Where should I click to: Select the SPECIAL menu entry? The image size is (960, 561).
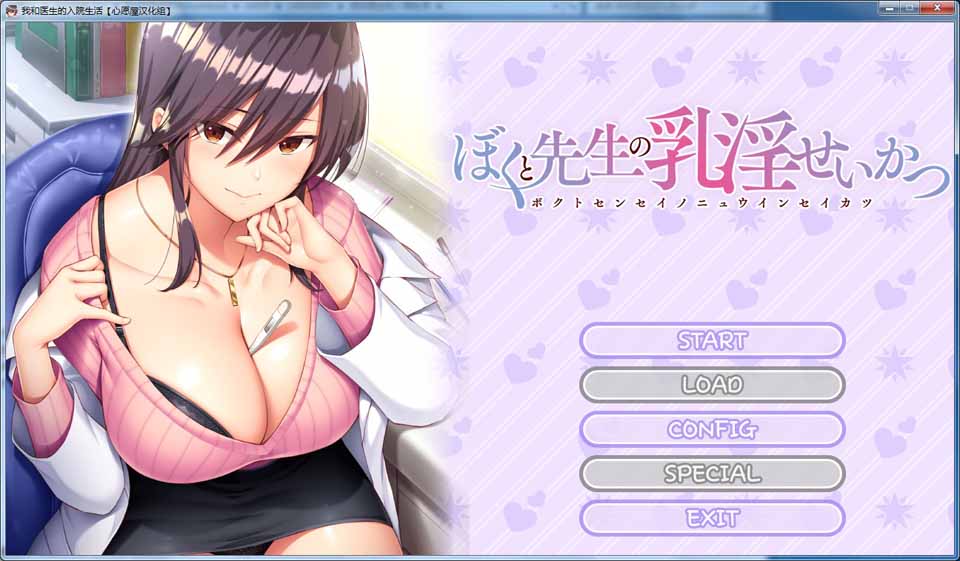tap(712, 473)
